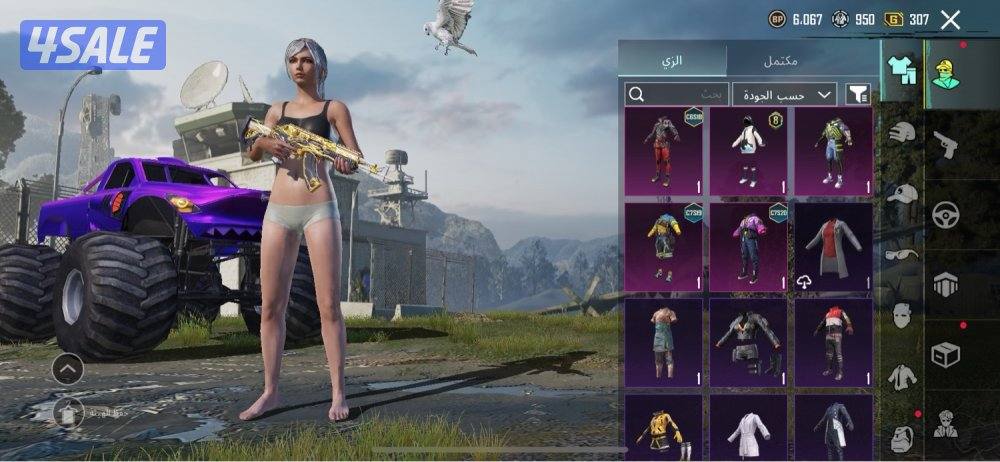Switch to the مكتمل tab

click(x=781, y=60)
